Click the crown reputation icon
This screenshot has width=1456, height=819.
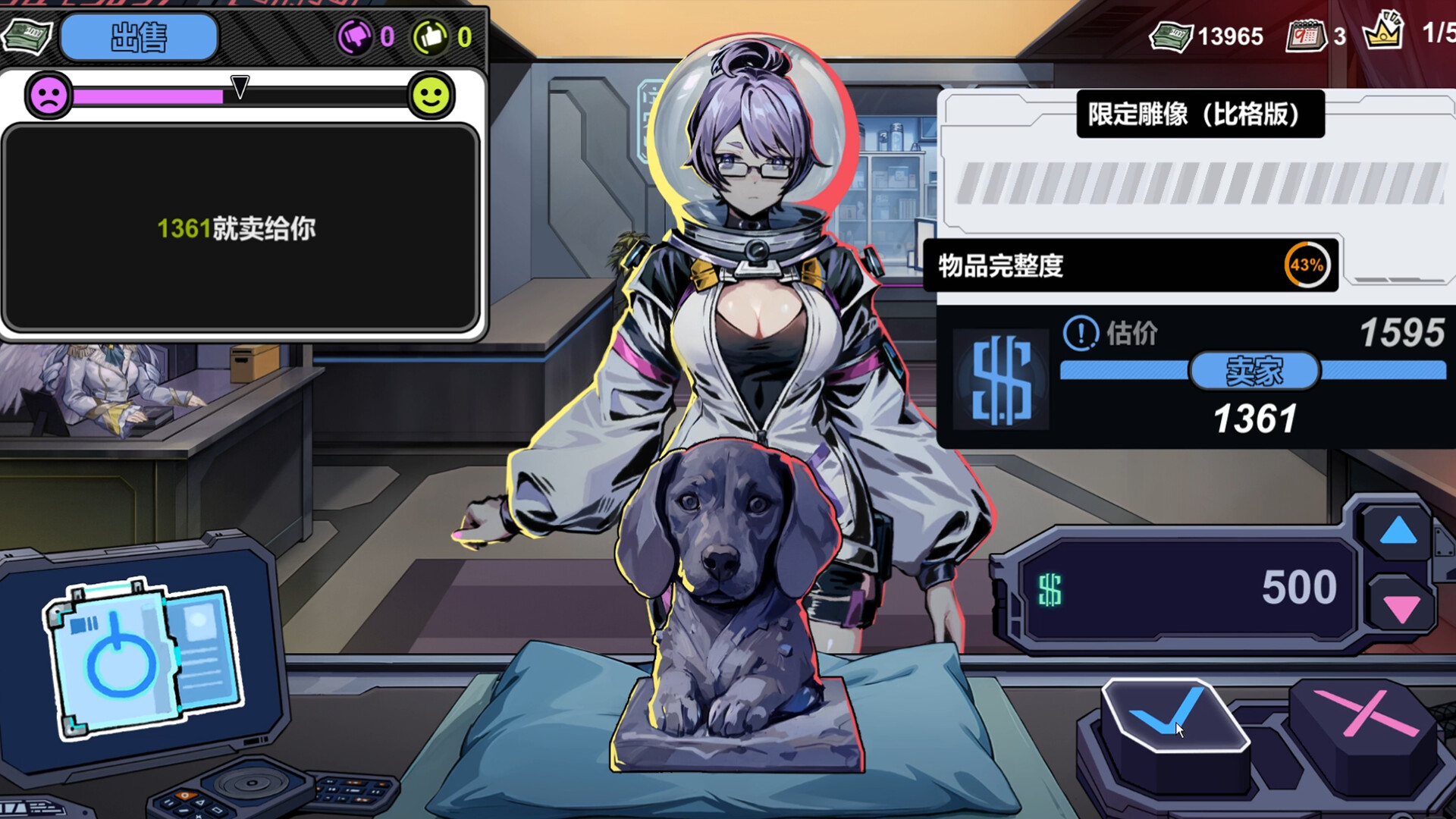tap(1382, 32)
